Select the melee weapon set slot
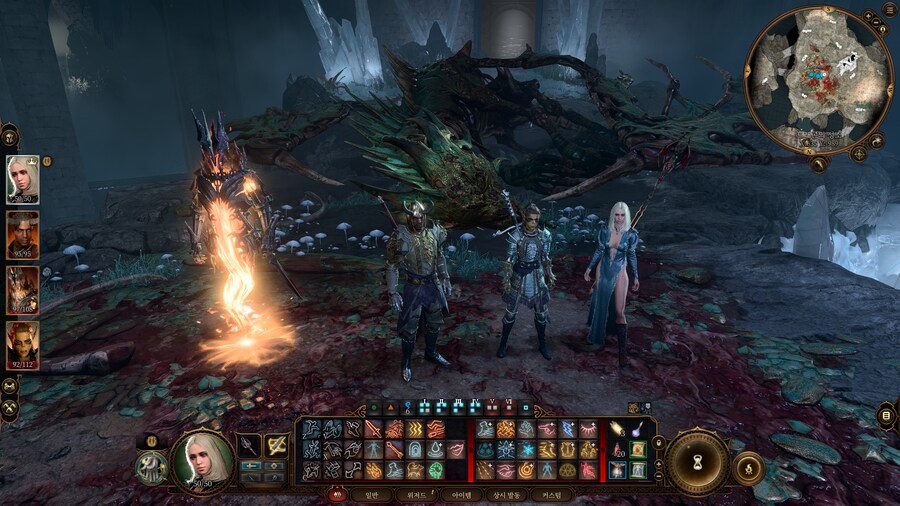Viewport: 900px width, 506px height. click(248, 446)
